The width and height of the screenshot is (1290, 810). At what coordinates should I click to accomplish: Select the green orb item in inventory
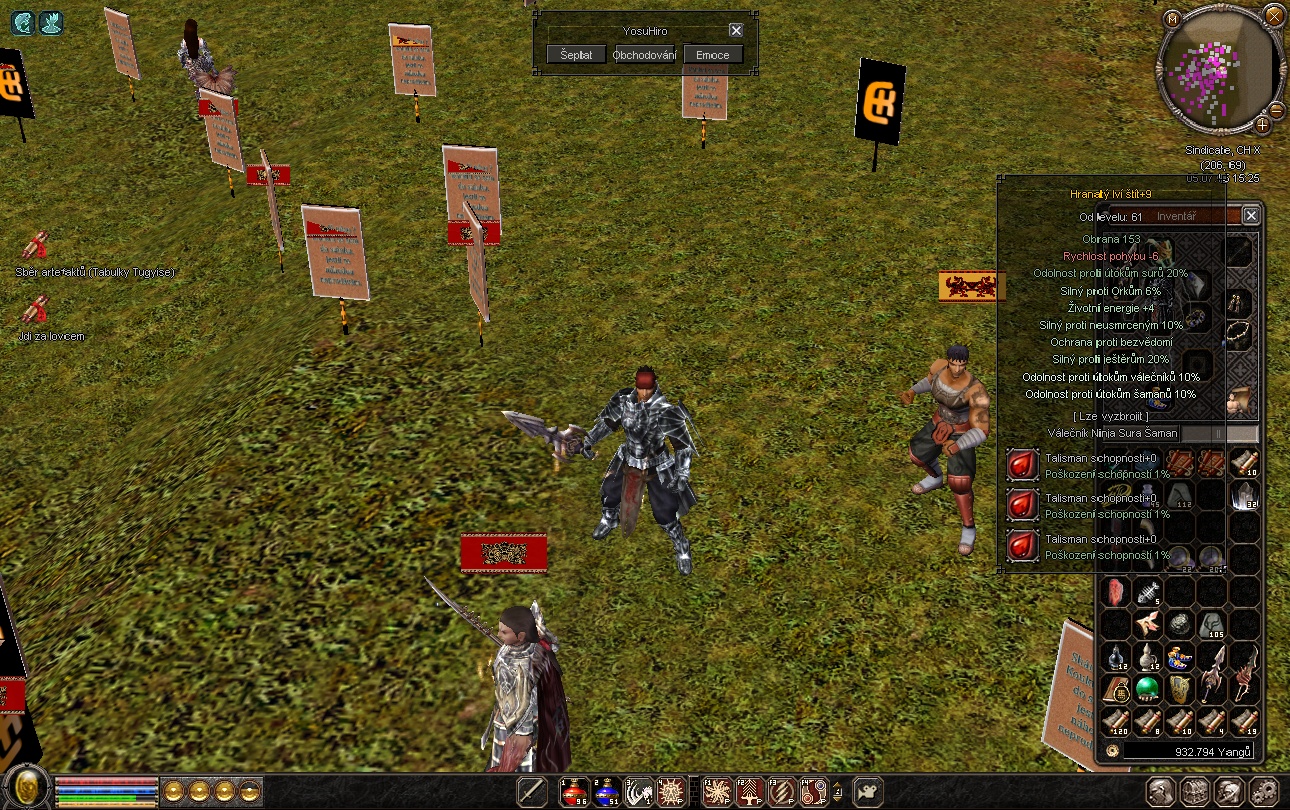pos(1147,689)
